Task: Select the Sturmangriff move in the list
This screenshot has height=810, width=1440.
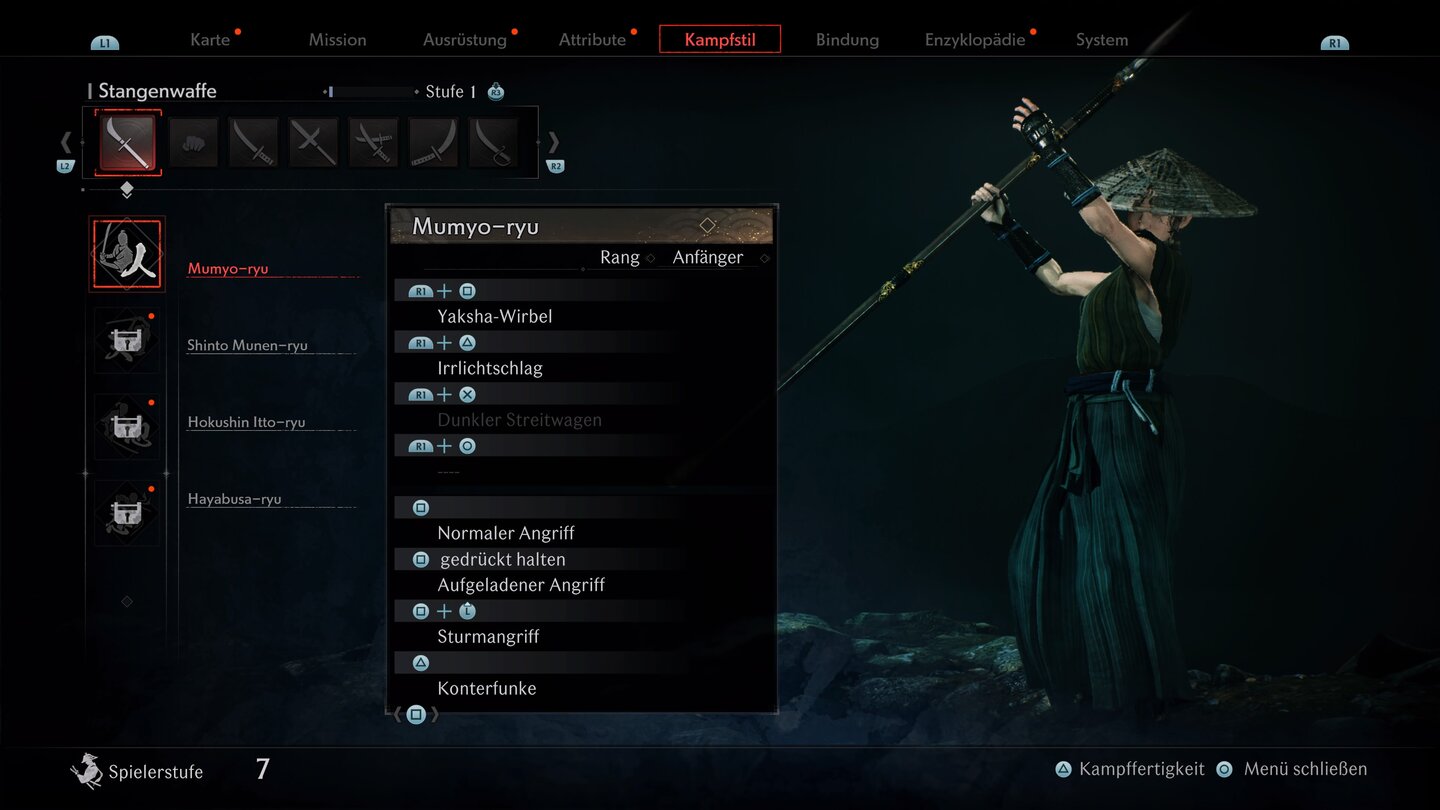Action: tap(489, 636)
